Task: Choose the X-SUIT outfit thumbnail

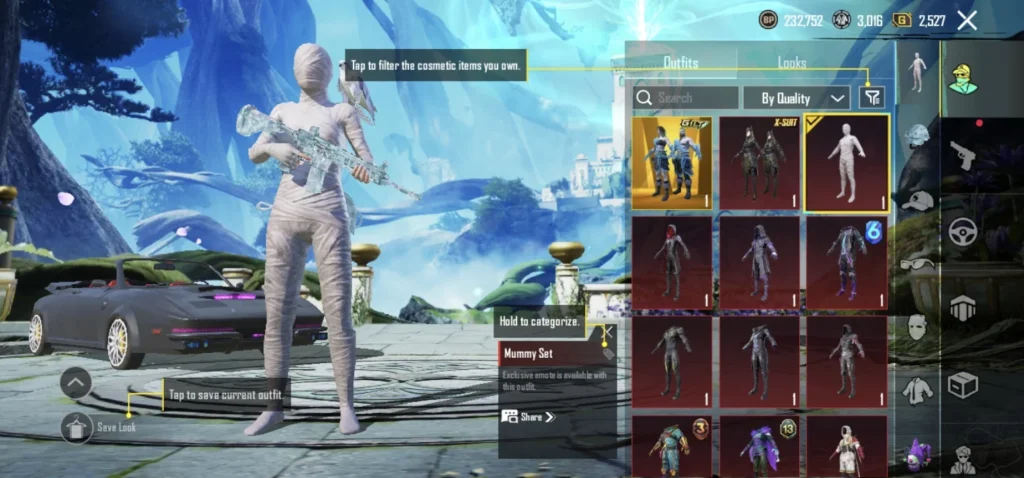Action: (x=759, y=163)
